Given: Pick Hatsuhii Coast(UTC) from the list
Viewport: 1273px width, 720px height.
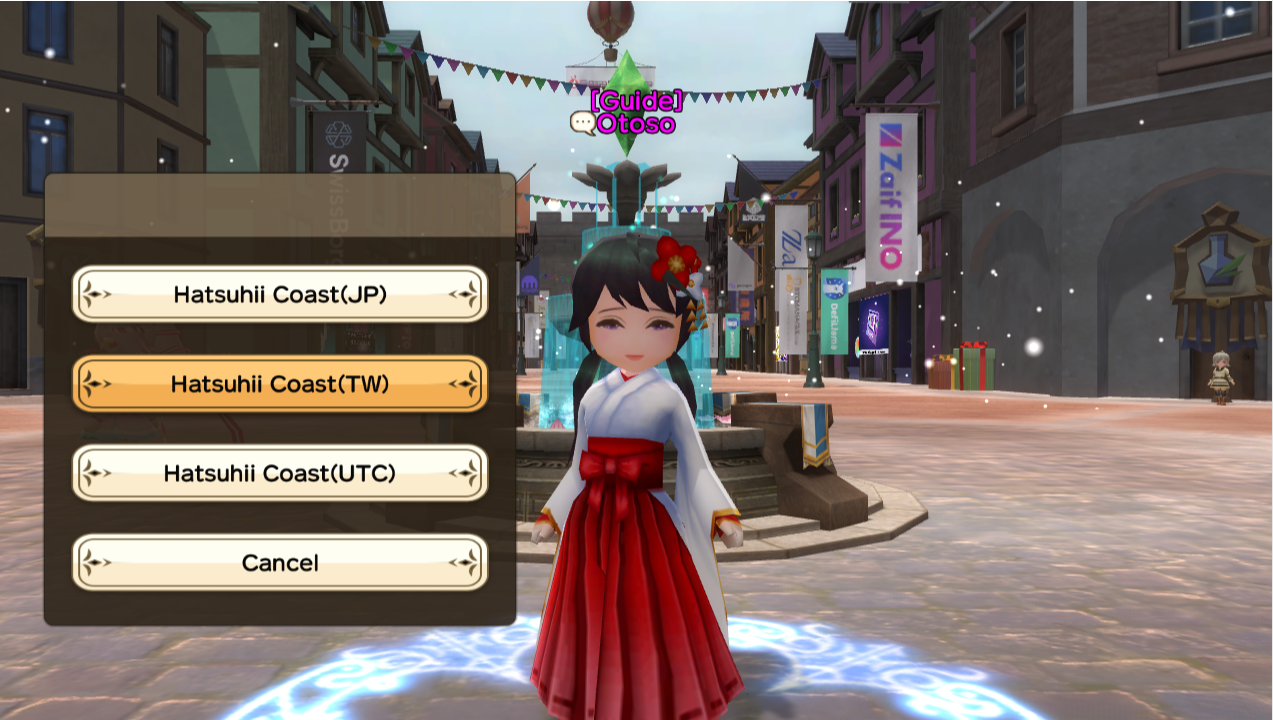Looking at the screenshot, I should 280,473.
